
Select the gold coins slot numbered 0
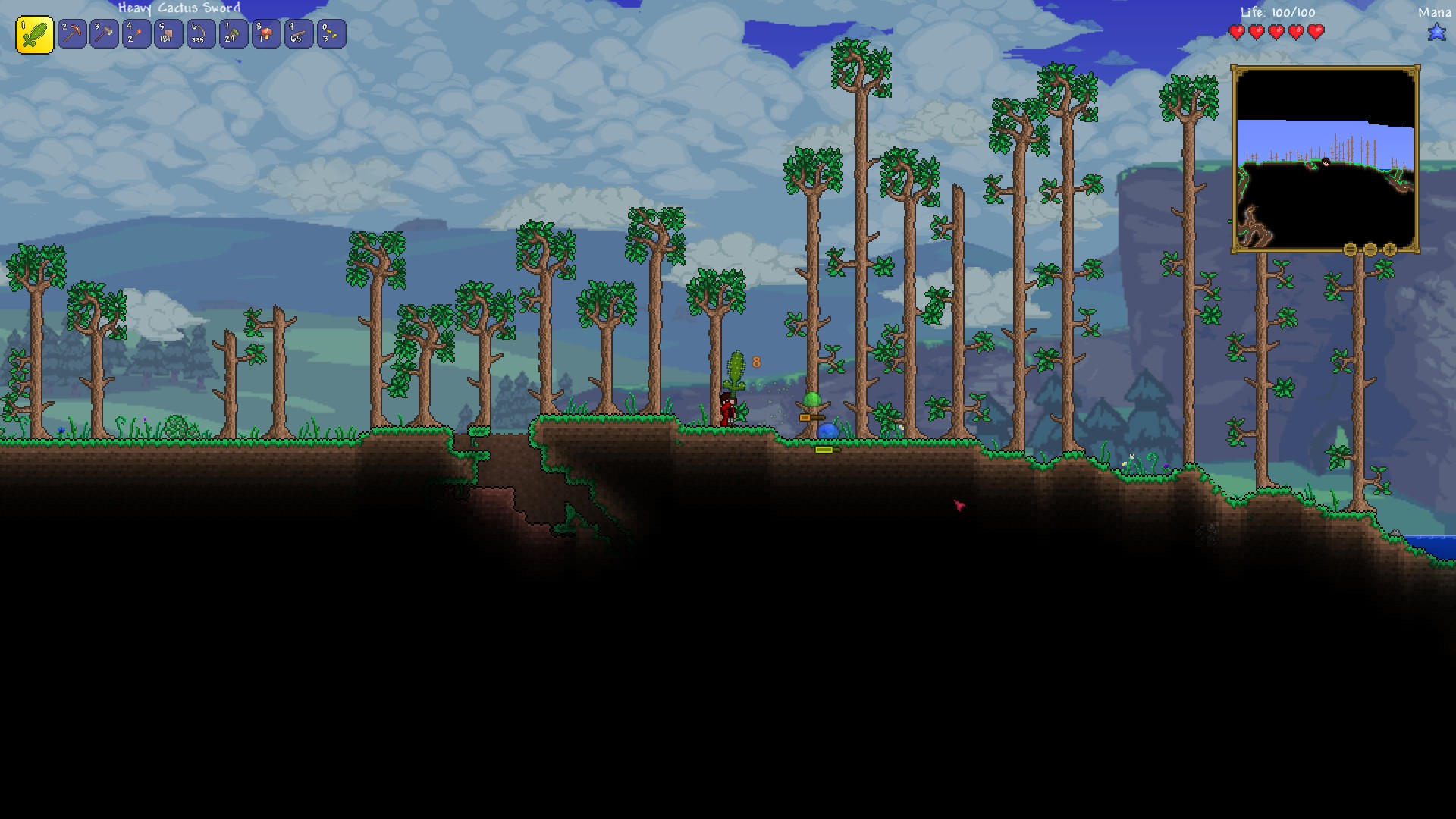(x=331, y=34)
